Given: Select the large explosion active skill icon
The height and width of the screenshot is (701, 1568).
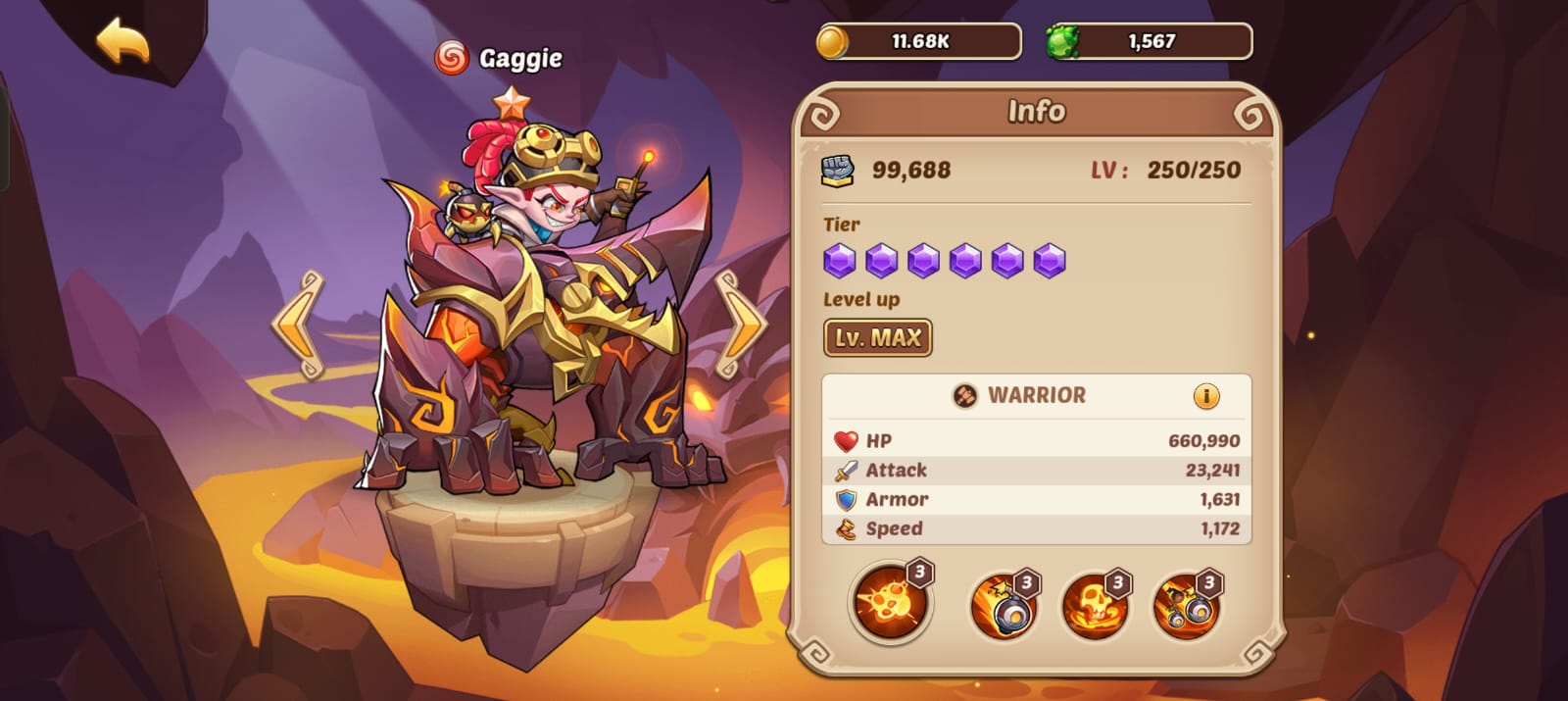Looking at the screenshot, I should tap(890, 602).
